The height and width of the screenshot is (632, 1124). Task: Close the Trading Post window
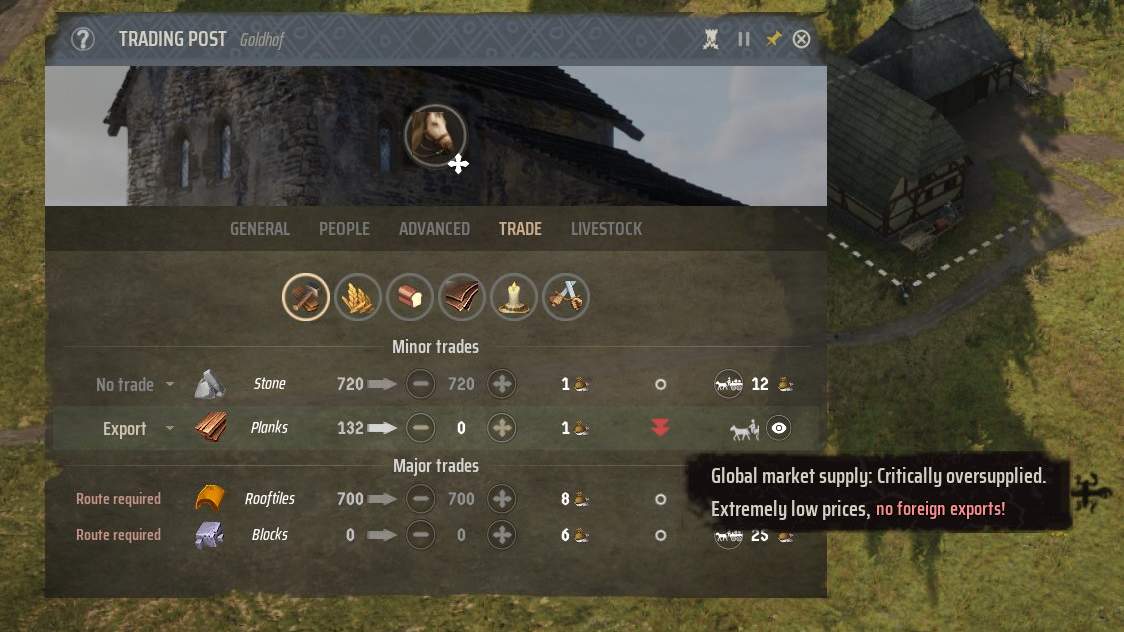point(801,39)
